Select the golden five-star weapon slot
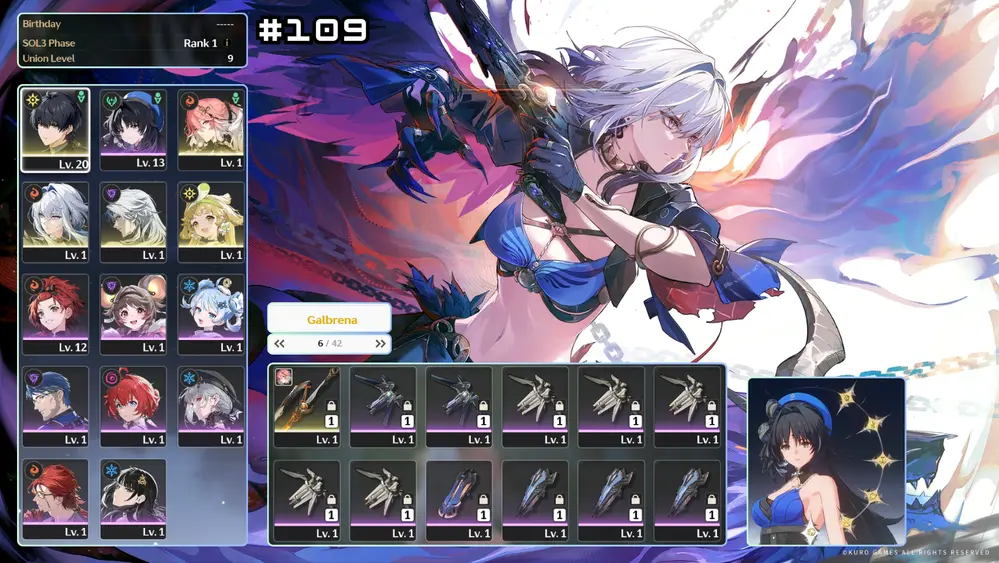 click(x=306, y=406)
